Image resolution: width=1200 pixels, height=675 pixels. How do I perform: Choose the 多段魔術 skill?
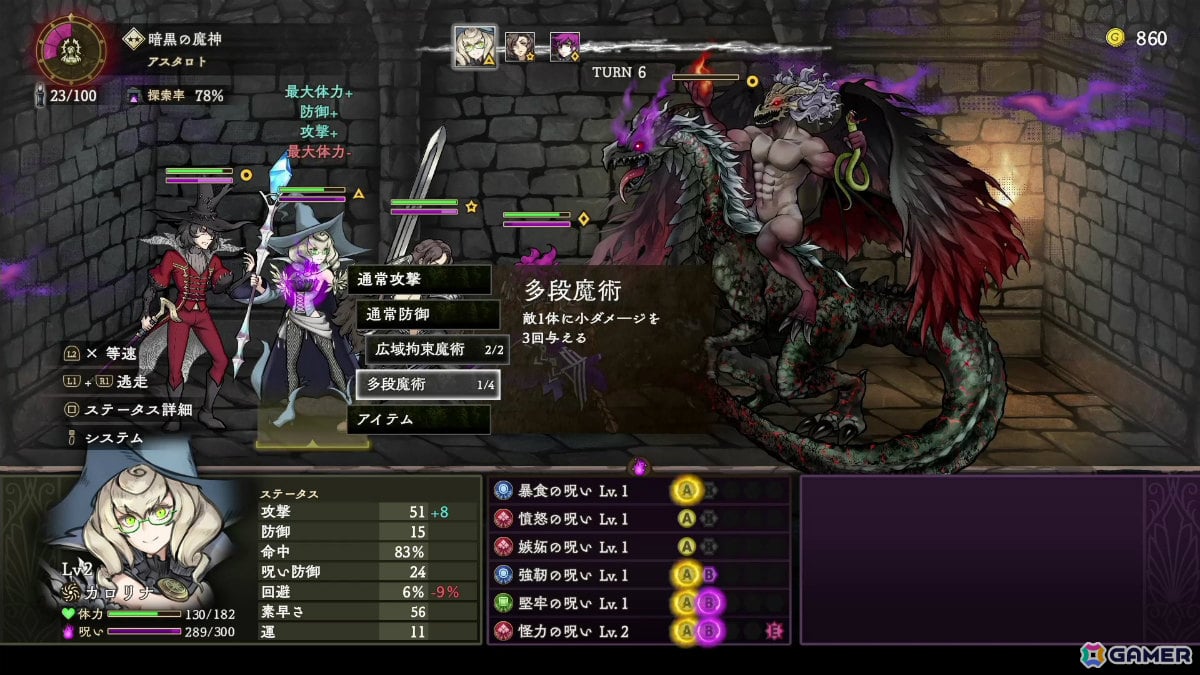428,384
